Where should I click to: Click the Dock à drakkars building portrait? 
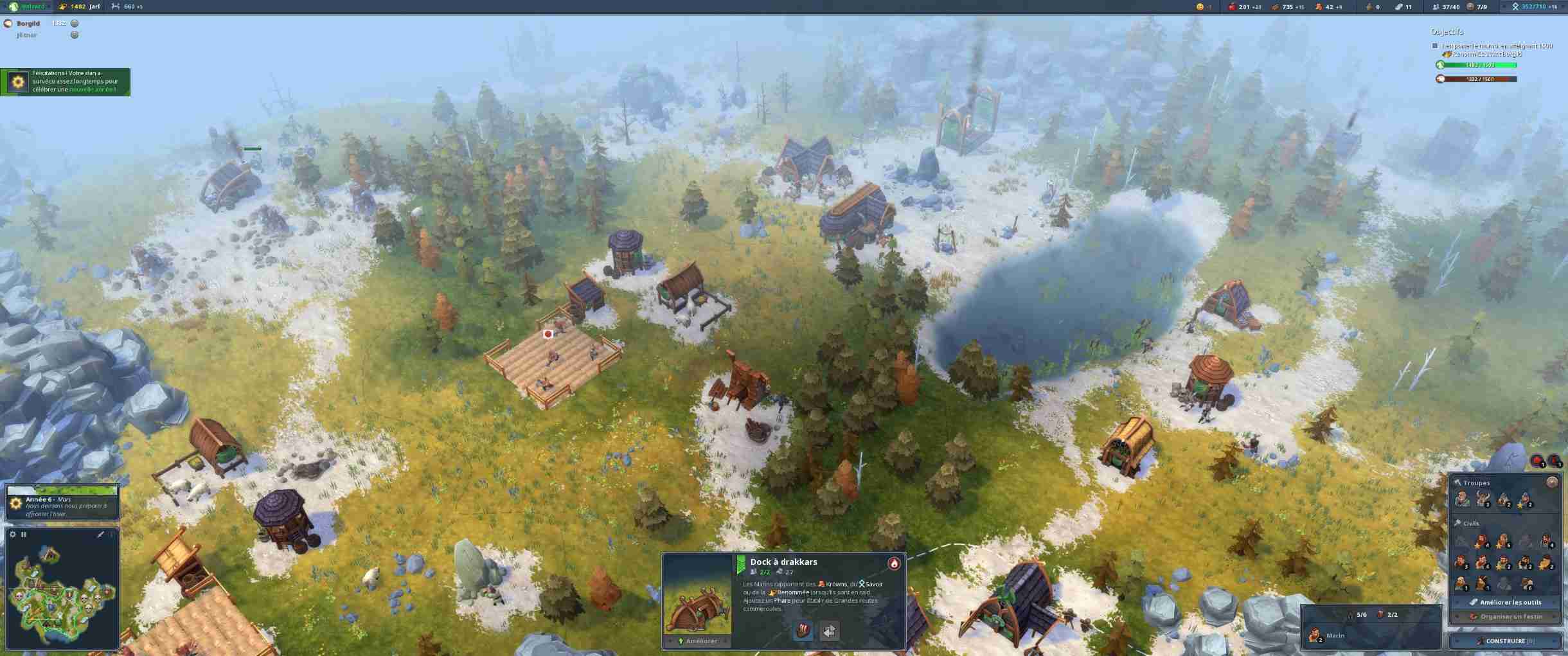point(697,596)
